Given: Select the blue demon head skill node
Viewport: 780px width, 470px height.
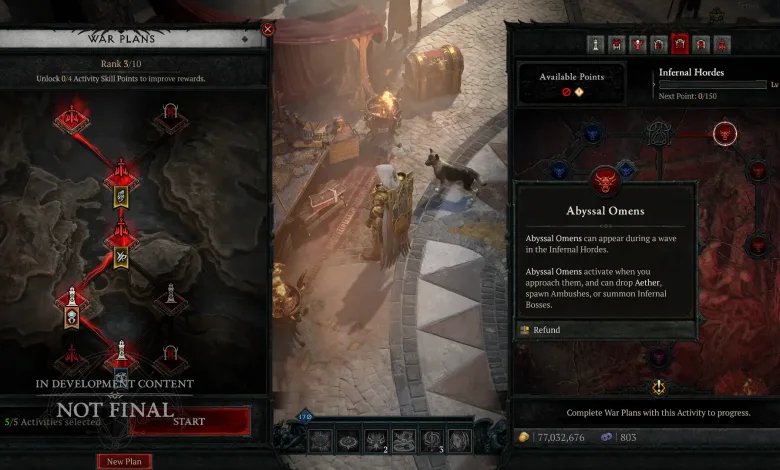Looking at the screenshot, I should (x=592, y=133).
